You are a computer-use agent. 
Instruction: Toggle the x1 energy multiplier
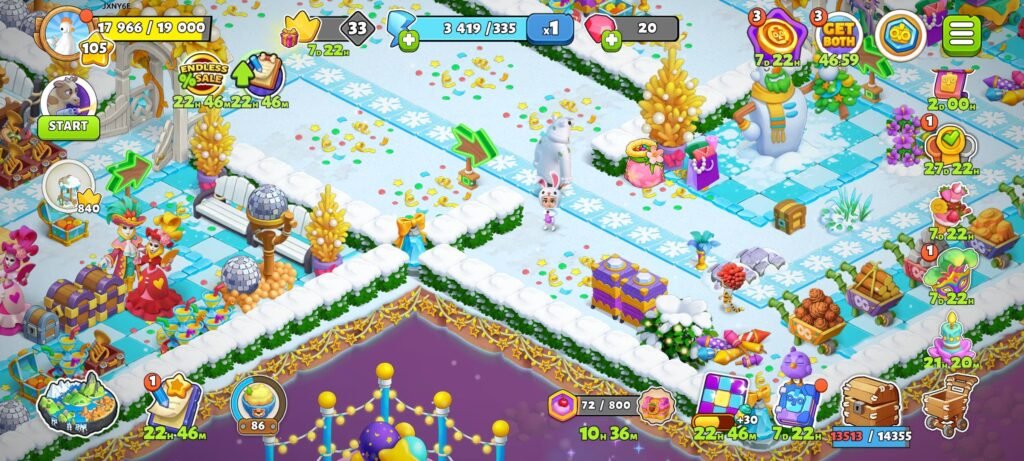[551, 28]
